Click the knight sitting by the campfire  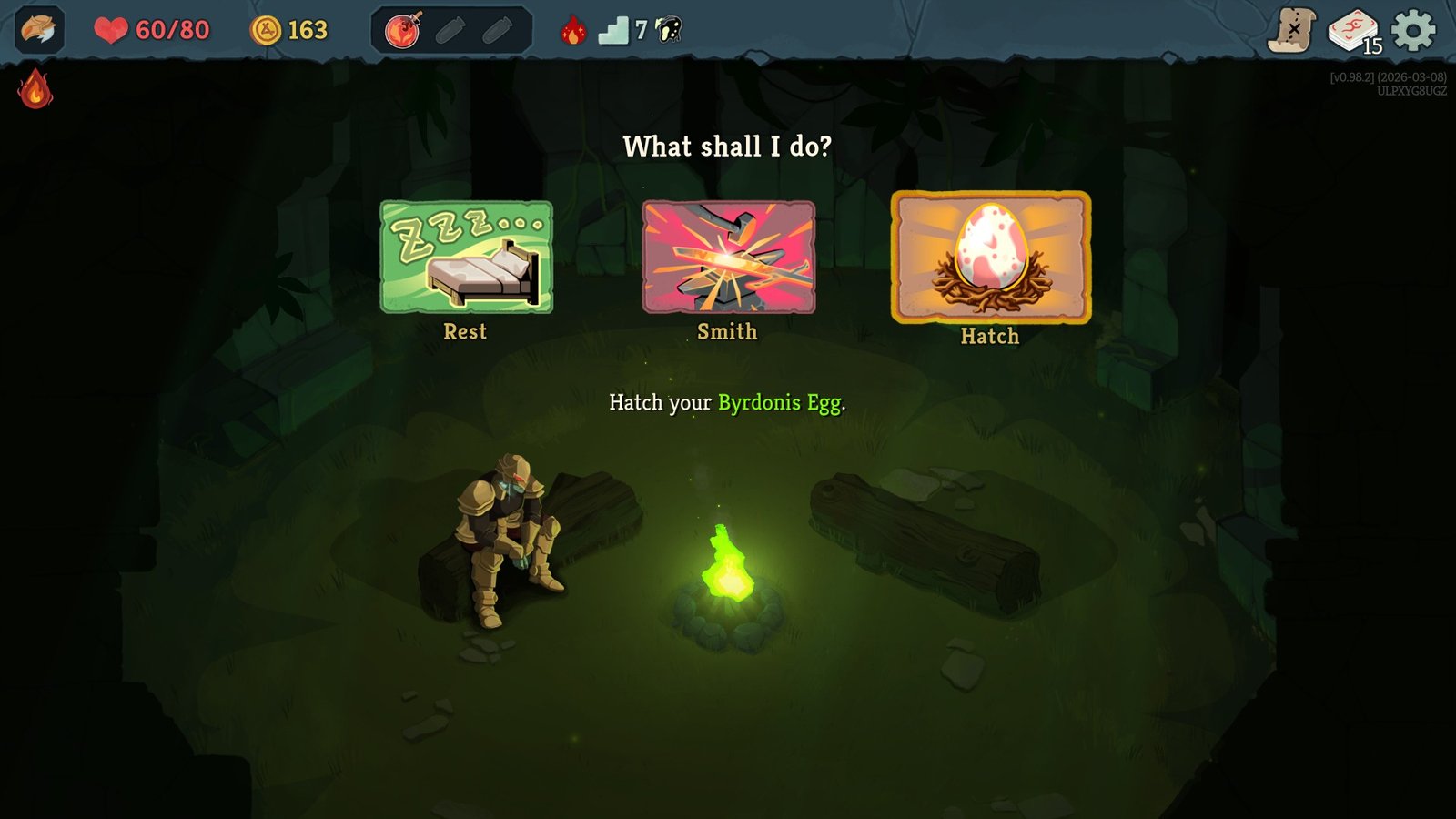(x=510, y=528)
